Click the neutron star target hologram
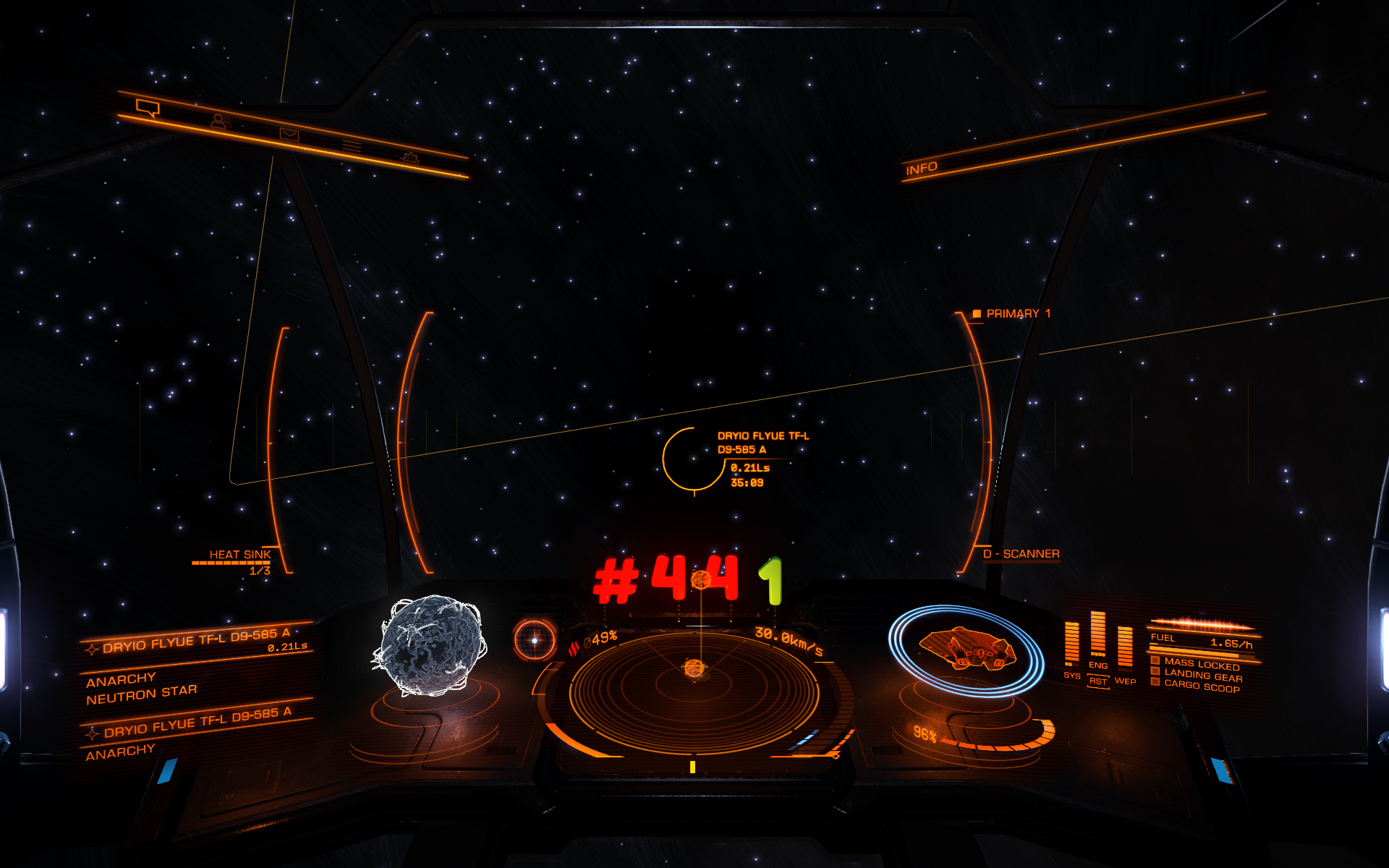The image size is (1389, 868). 432,645
